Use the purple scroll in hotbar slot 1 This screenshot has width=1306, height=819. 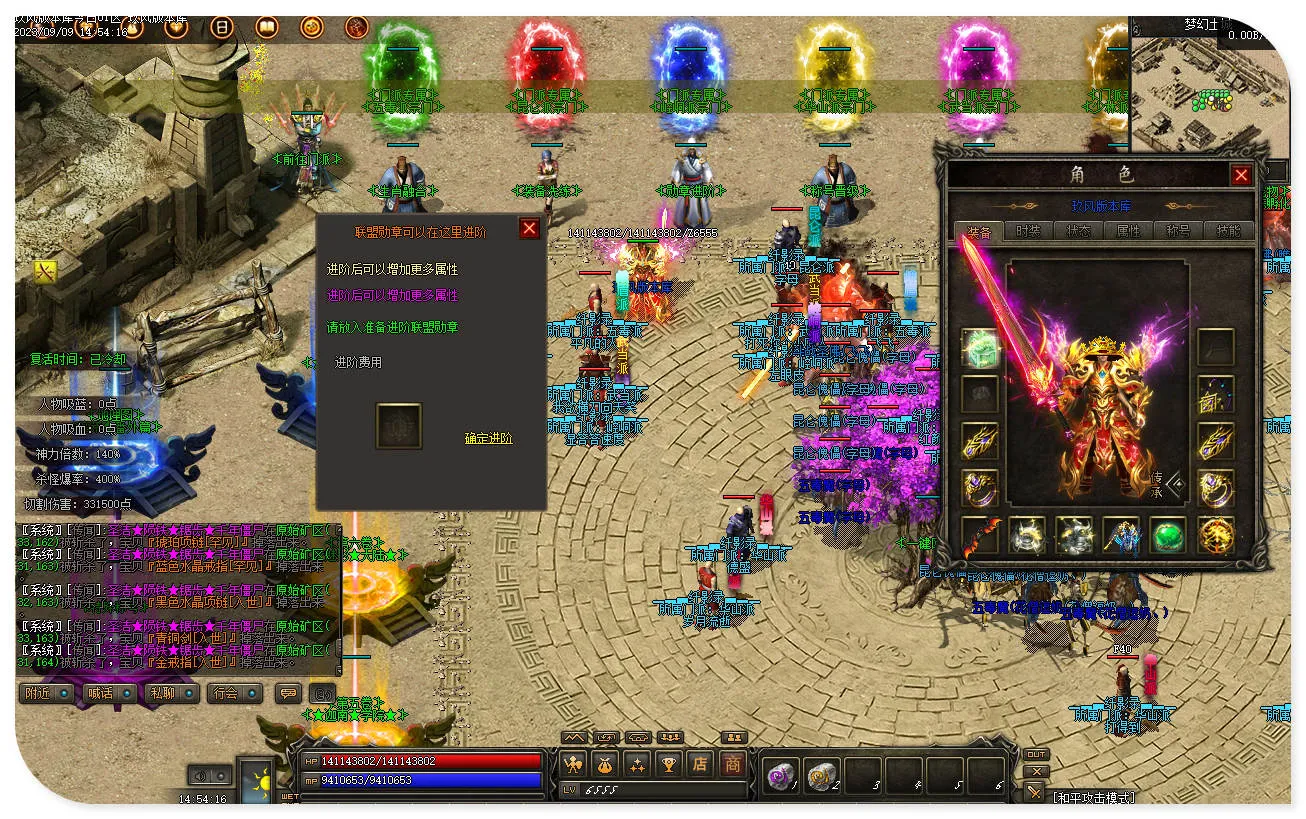point(780,775)
